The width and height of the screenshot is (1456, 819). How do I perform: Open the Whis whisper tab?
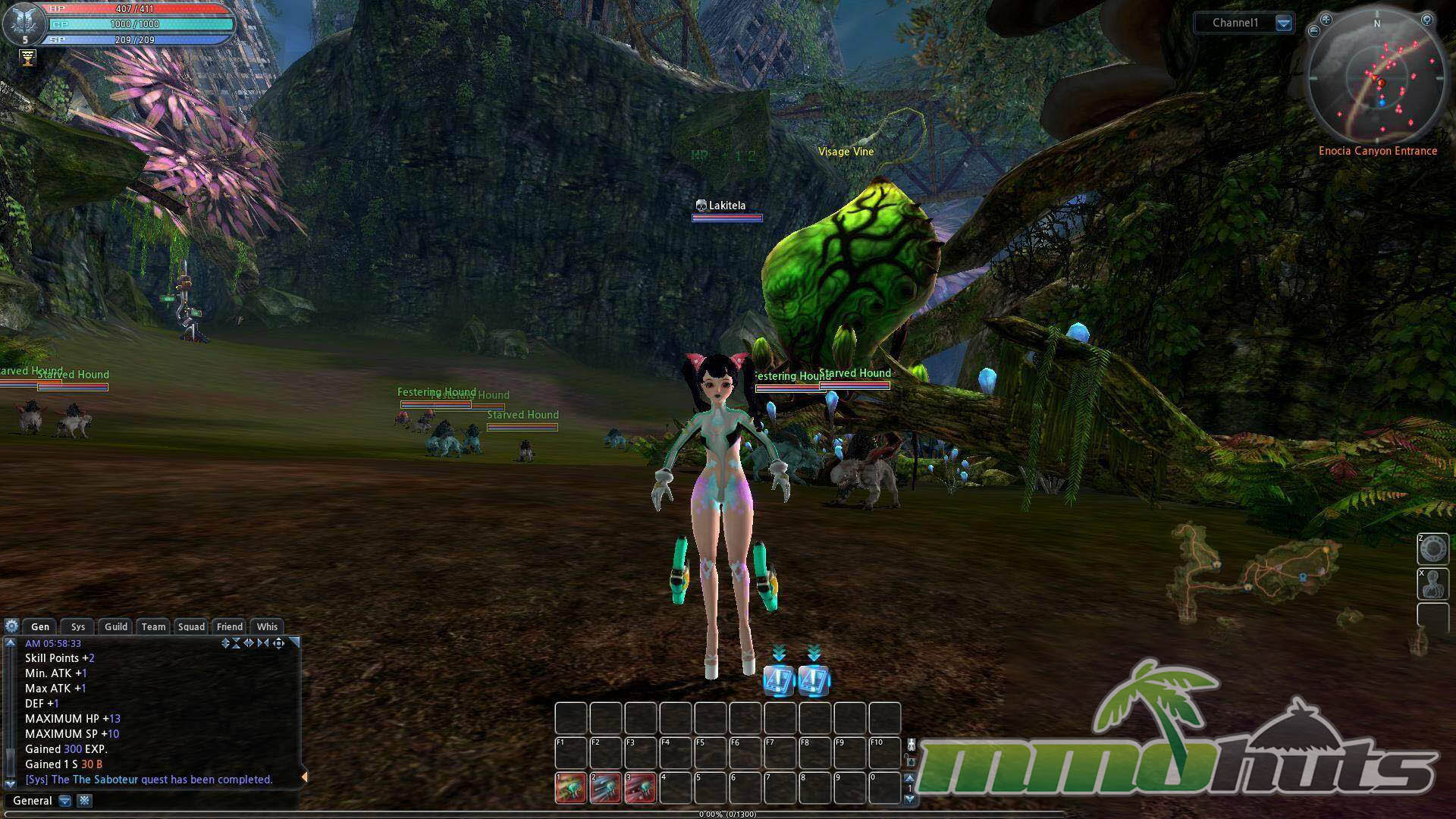[x=267, y=626]
